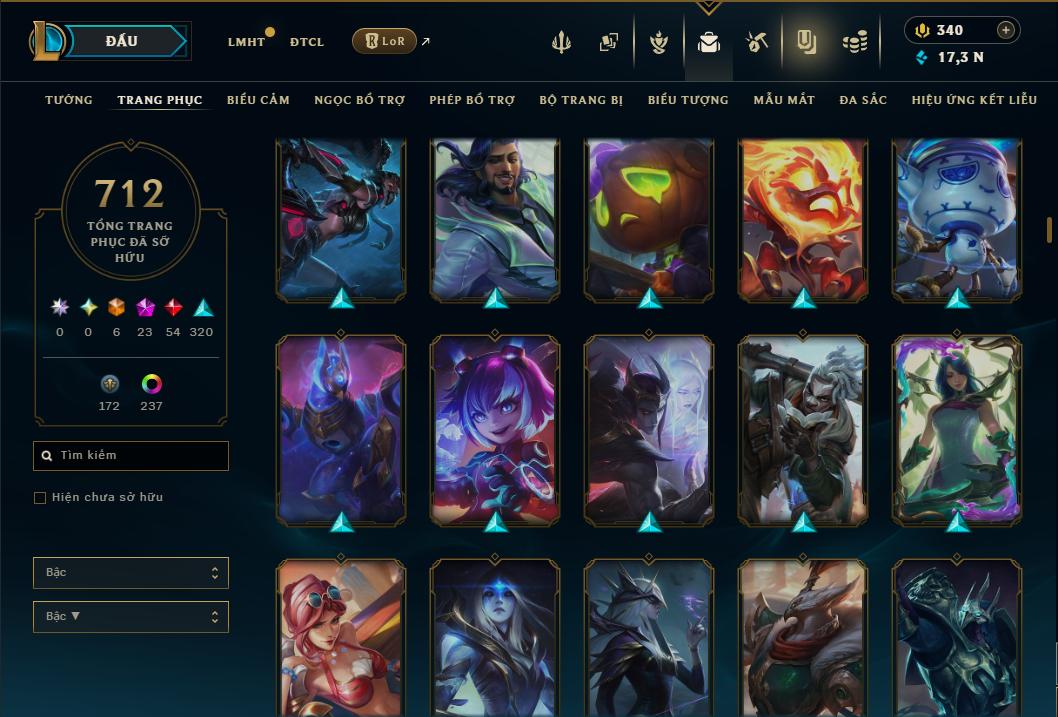Click the Tìm kiếm search field
Screen dimensions: 1058x717
[x=131, y=456]
